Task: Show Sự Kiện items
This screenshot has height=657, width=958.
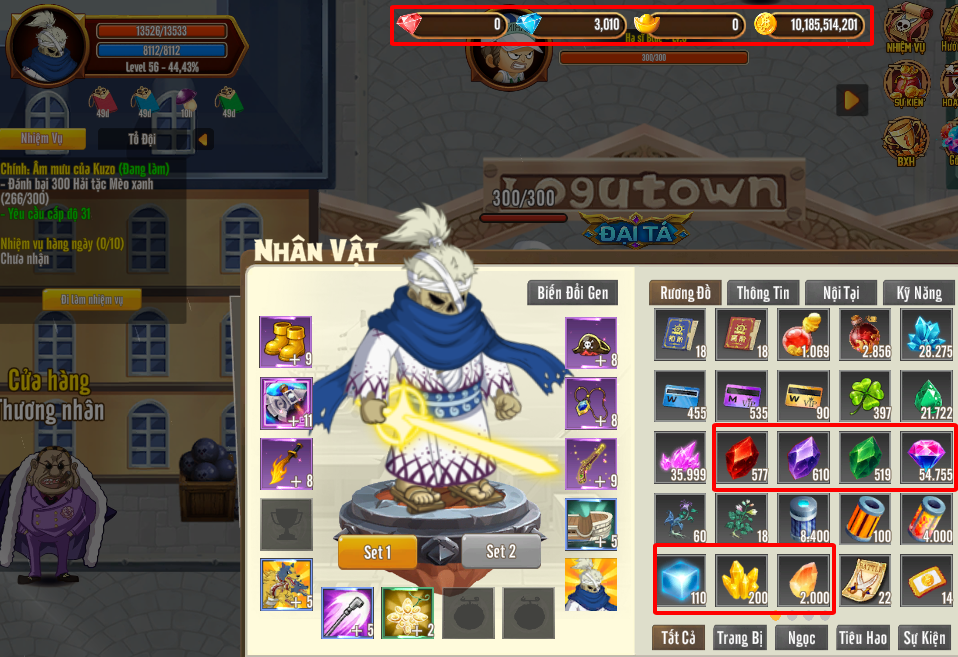Action: coord(924,637)
